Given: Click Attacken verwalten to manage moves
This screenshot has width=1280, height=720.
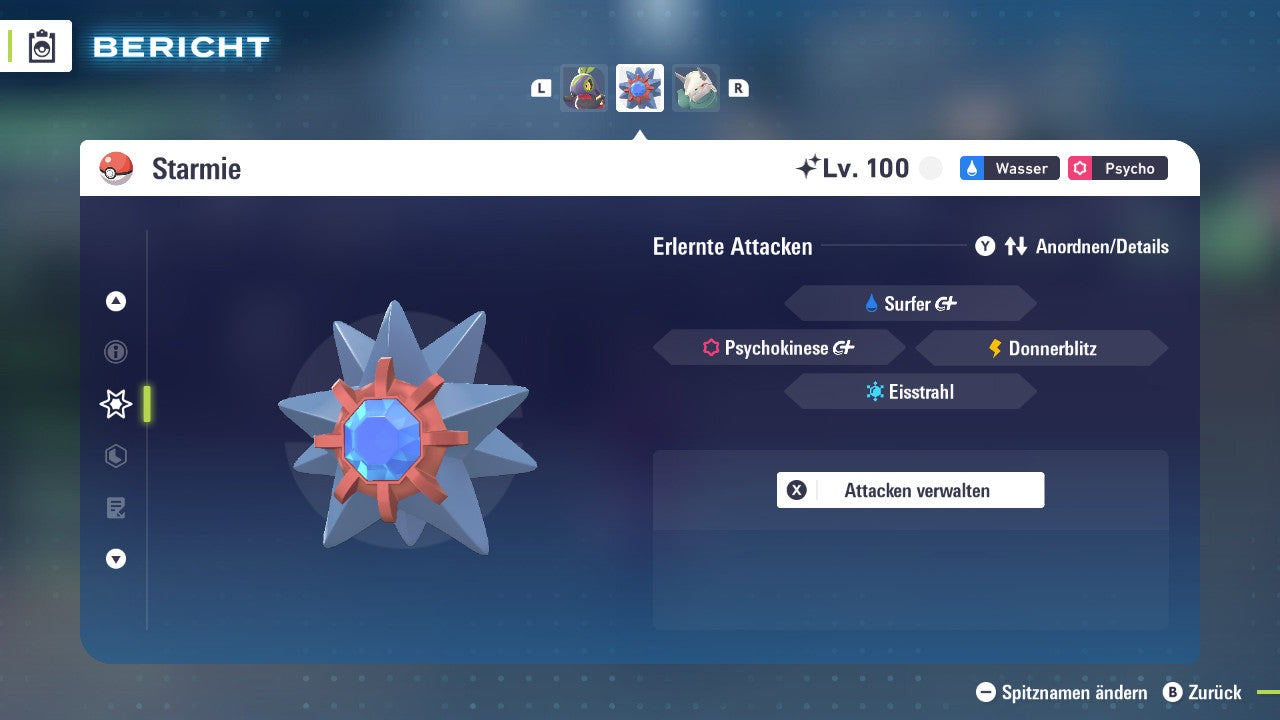Looking at the screenshot, I should pos(910,490).
